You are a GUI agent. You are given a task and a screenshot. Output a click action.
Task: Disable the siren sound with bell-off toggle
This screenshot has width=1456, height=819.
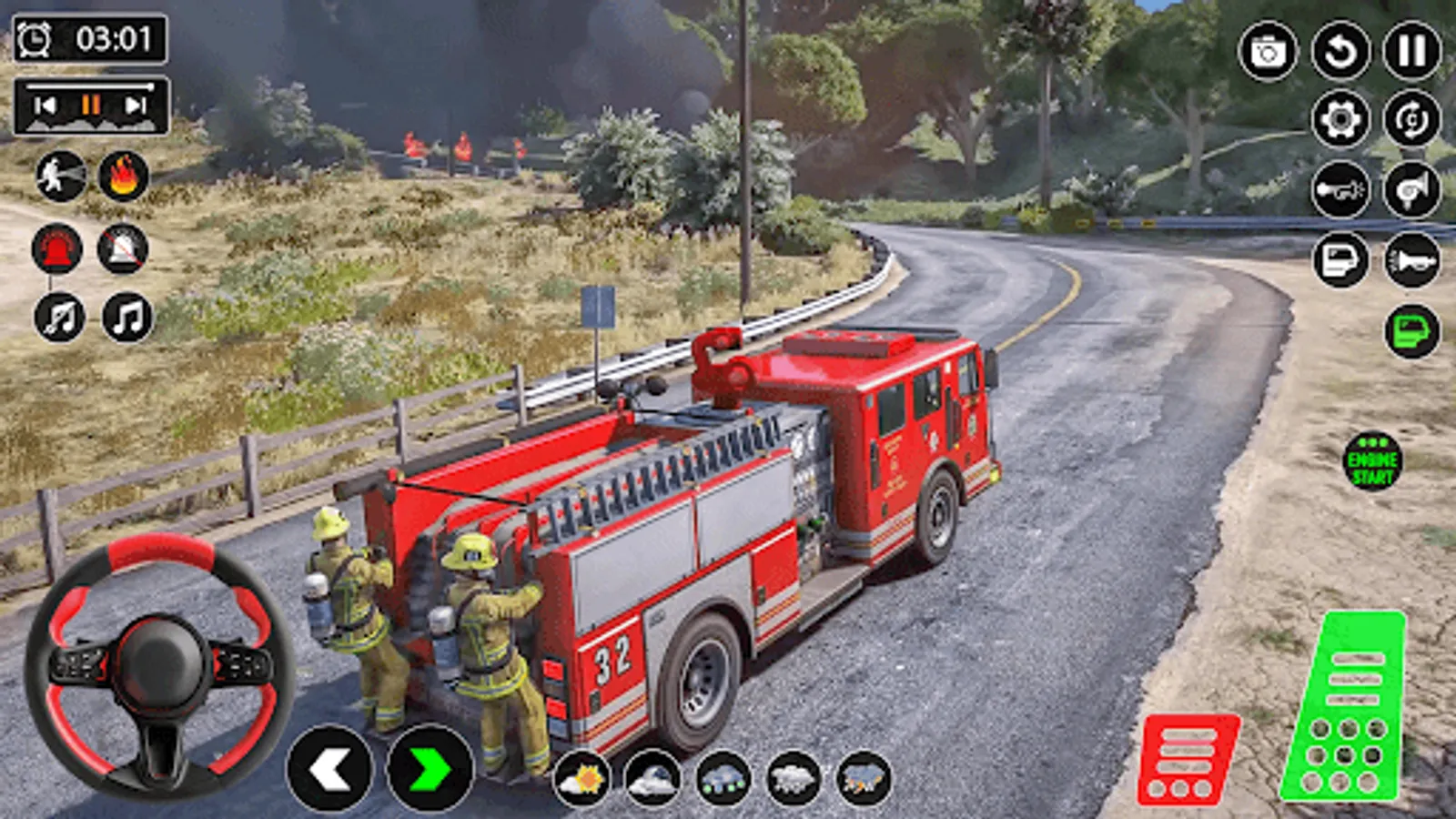[x=124, y=255]
